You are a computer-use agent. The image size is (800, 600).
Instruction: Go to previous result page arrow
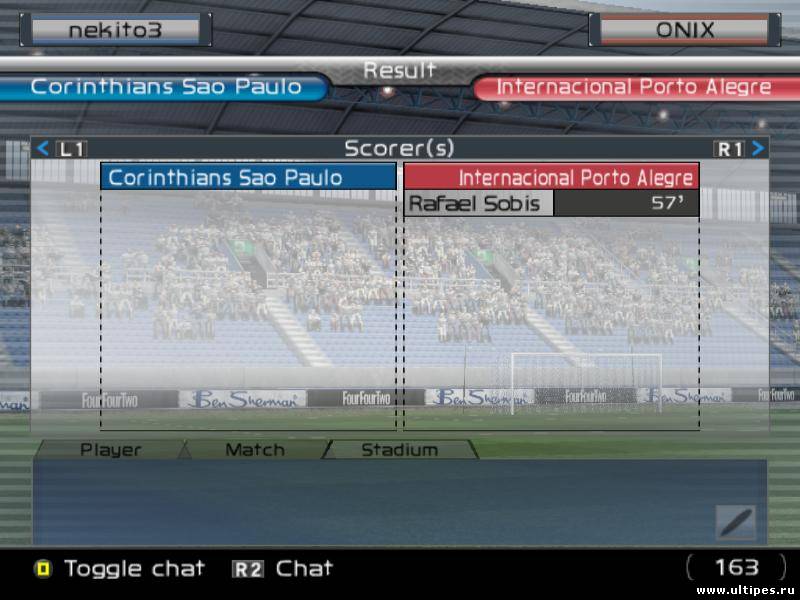click(x=43, y=149)
